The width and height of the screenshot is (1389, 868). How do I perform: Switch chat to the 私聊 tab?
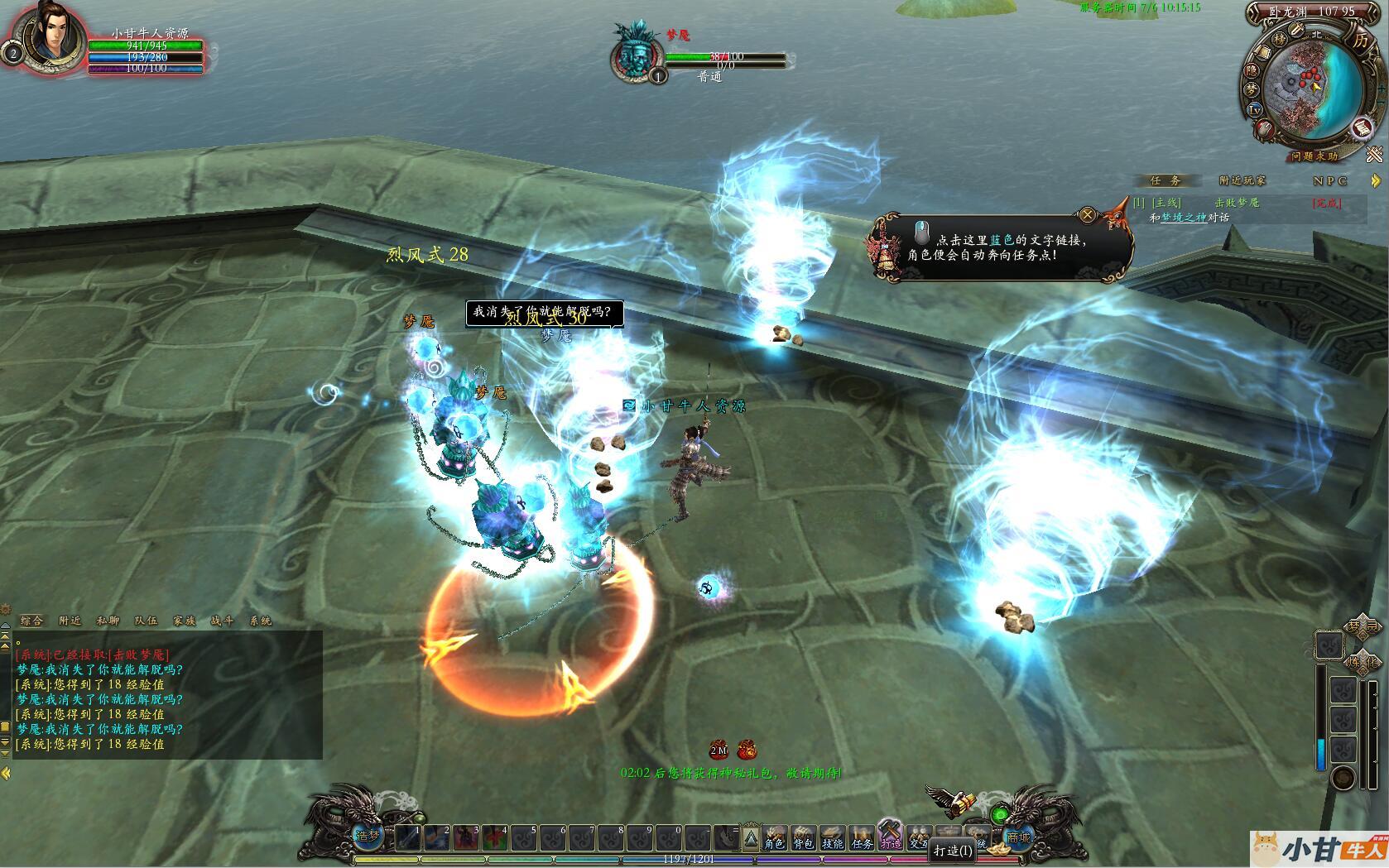[x=108, y=621]
